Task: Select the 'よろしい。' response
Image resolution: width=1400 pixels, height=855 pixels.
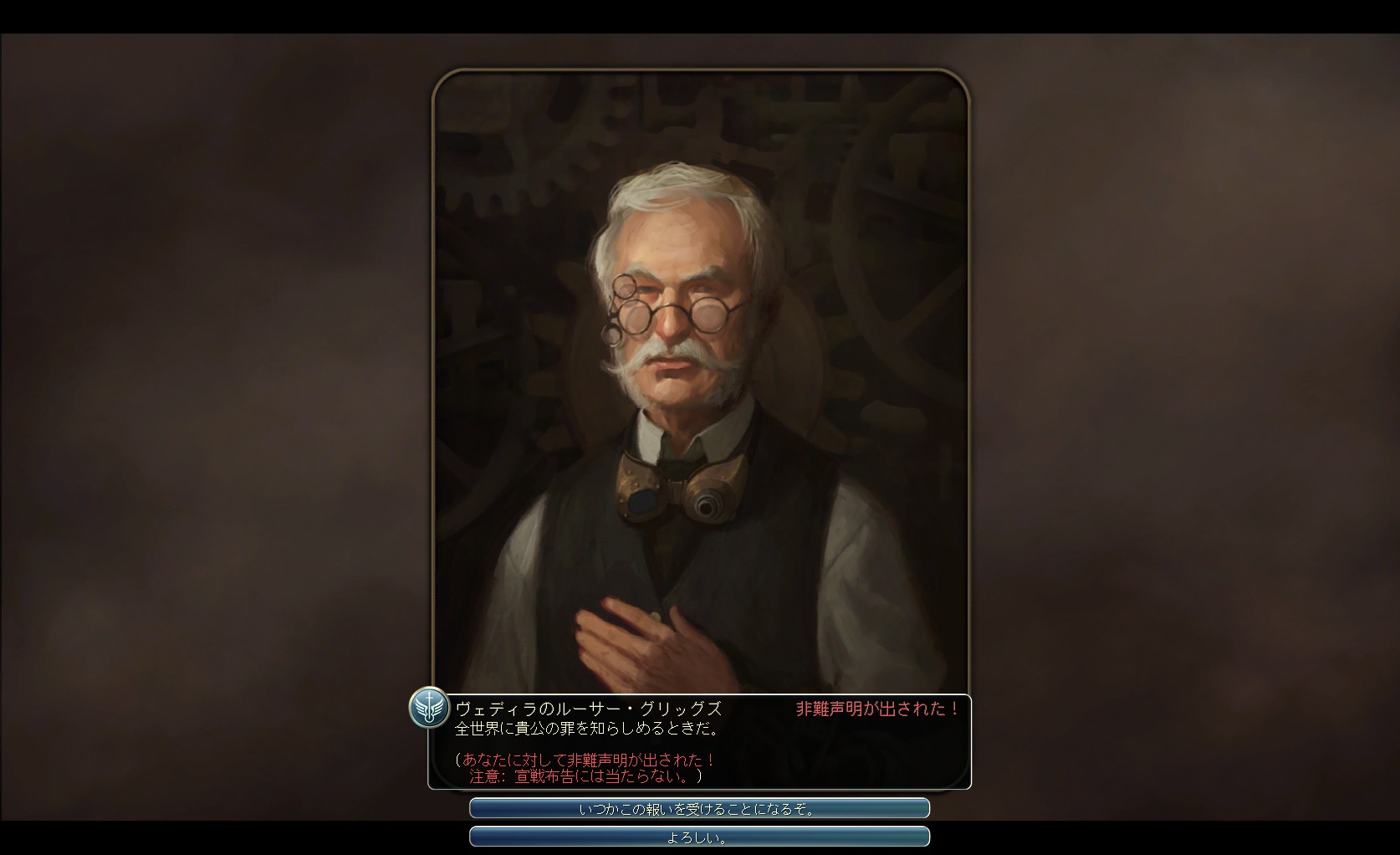Action: (699, 837)
